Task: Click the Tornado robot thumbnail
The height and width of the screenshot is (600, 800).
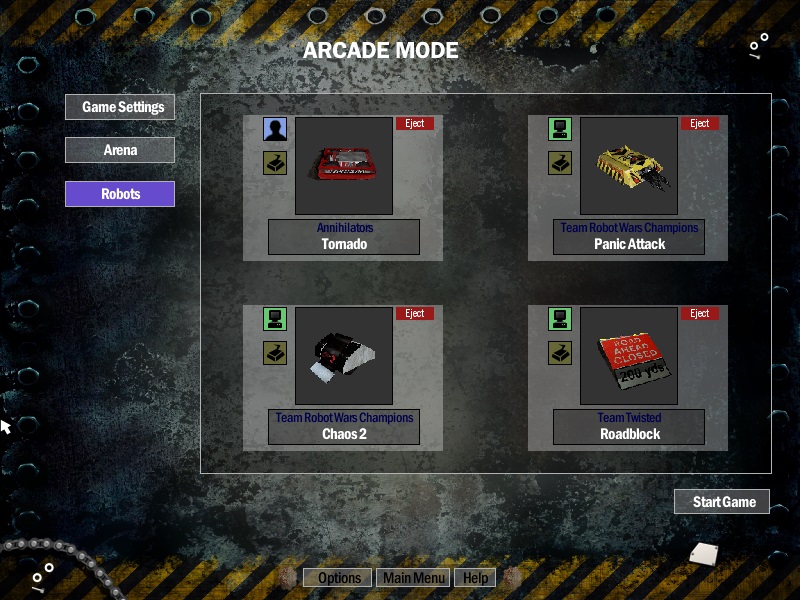Action: [x=344, y=166]
